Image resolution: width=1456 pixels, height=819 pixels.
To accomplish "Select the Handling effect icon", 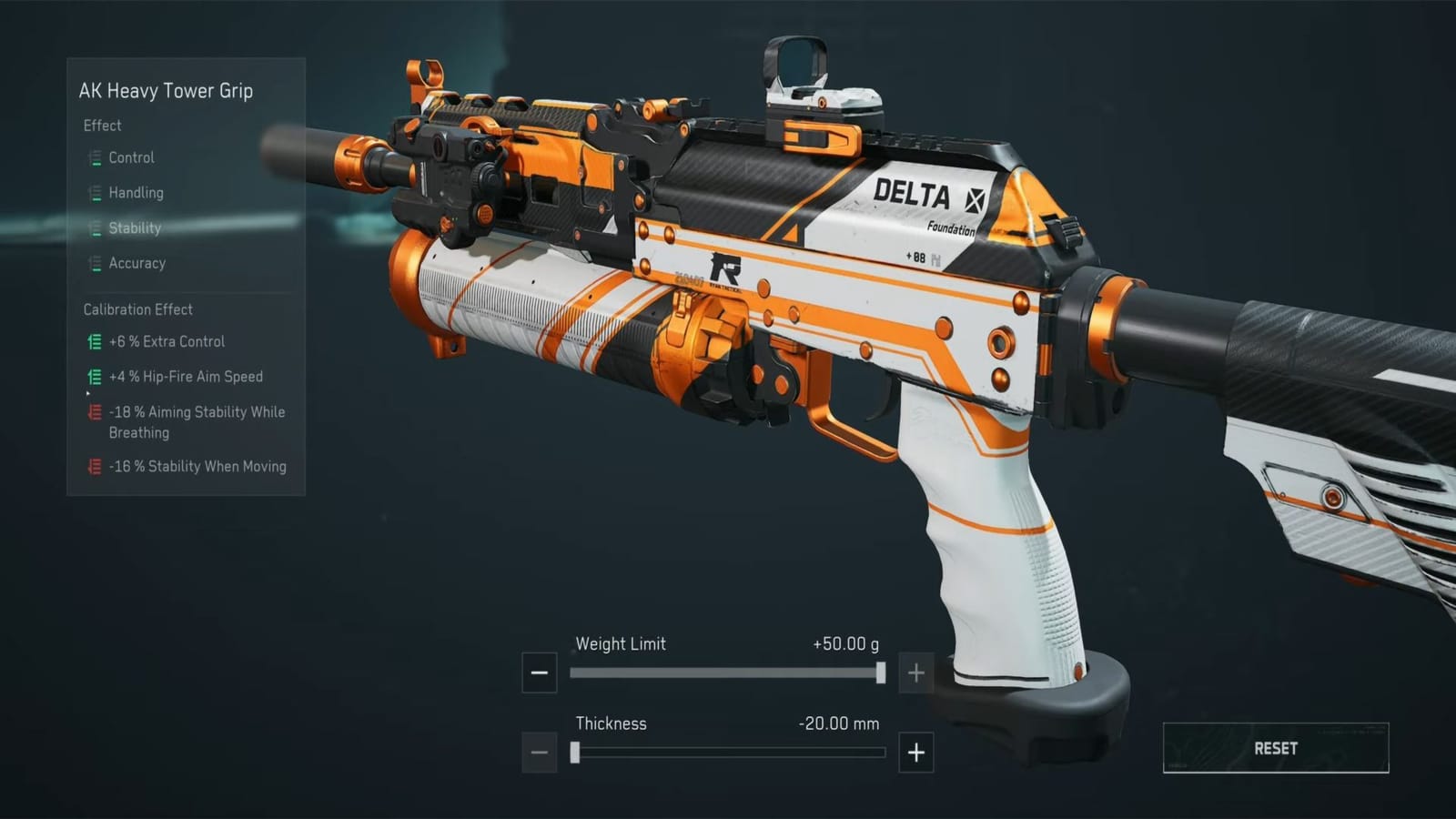I will click(x=94, y=192).
